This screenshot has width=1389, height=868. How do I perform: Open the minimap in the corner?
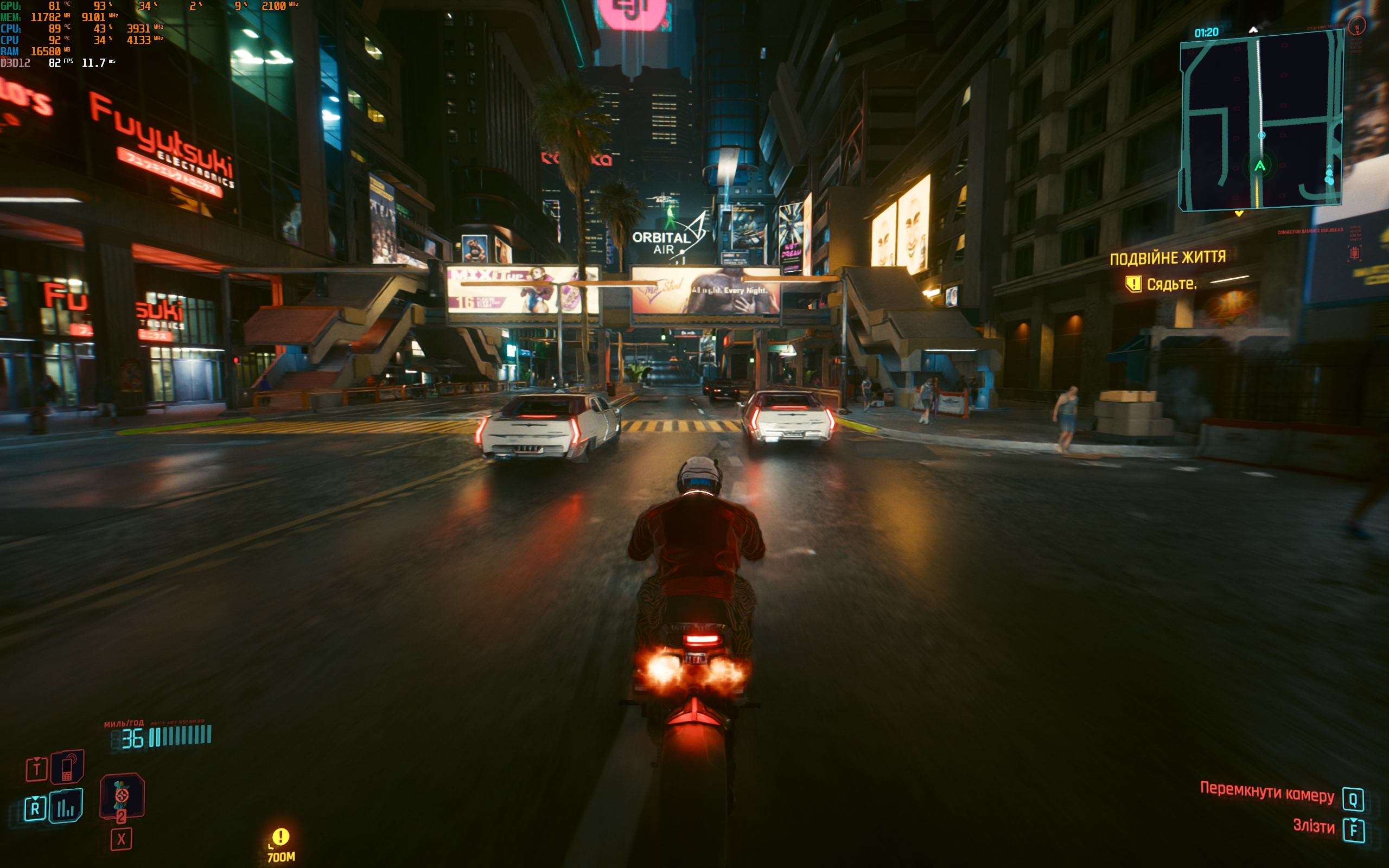pos(1260,120)
